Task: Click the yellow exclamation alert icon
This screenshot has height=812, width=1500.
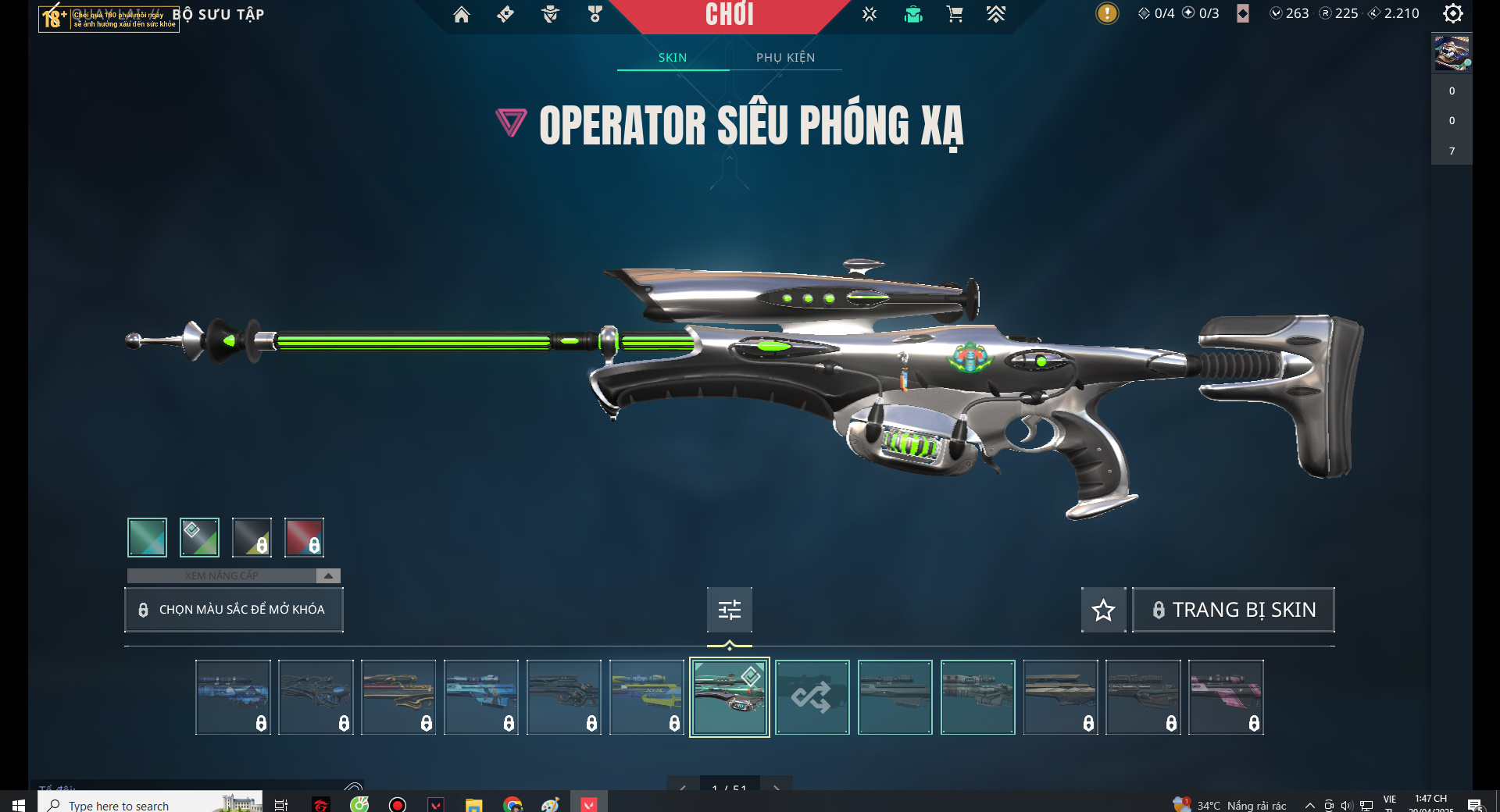Action: (x=1106, y=13)
